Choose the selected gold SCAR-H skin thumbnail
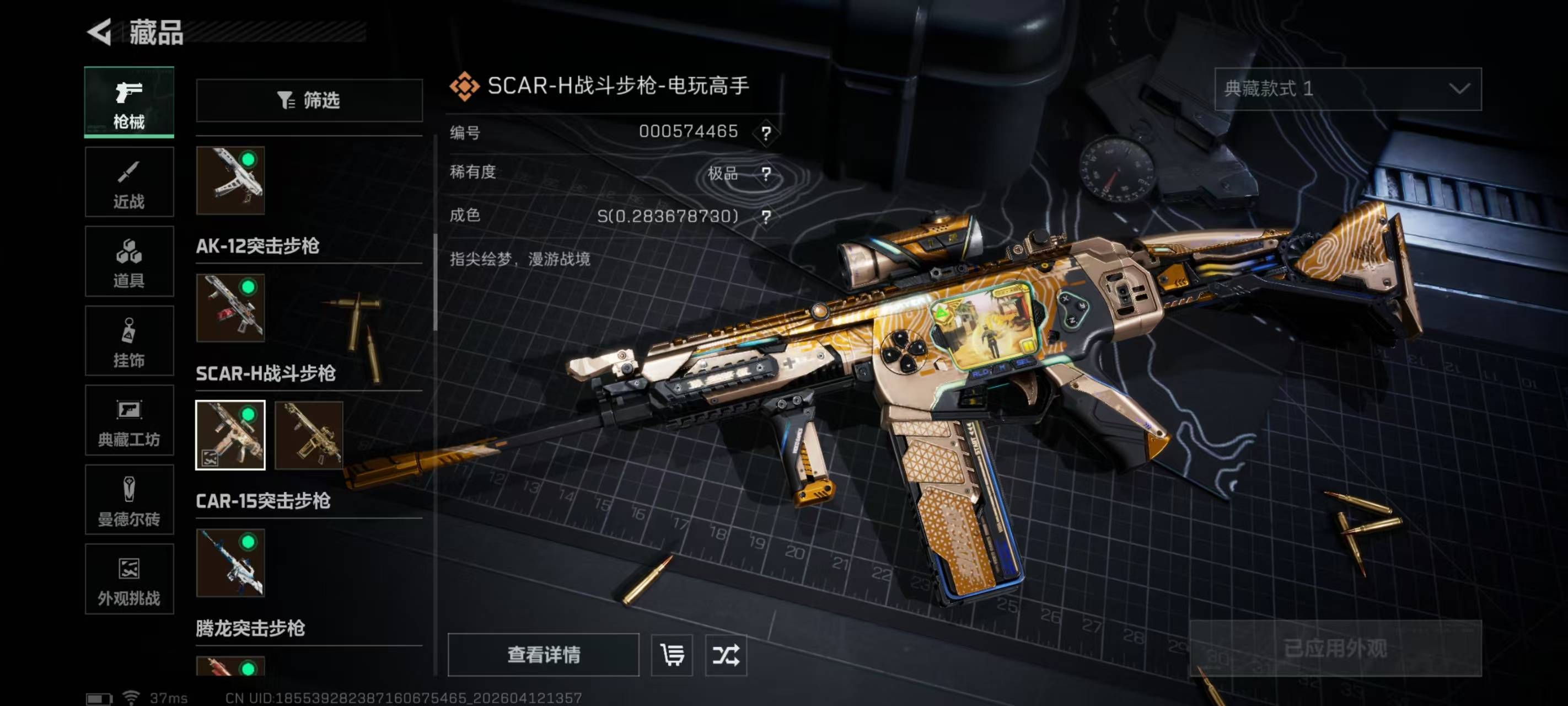 click(x=230, y=435)
